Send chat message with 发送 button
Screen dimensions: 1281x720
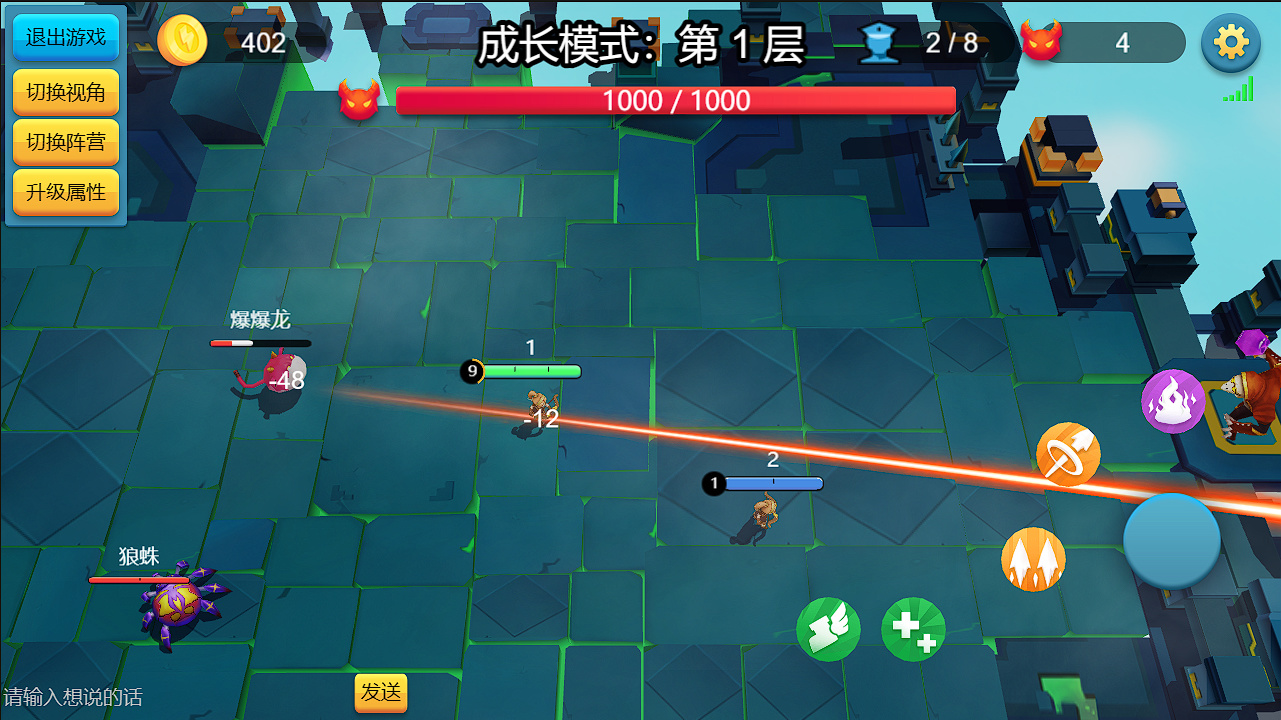[381, 692]
